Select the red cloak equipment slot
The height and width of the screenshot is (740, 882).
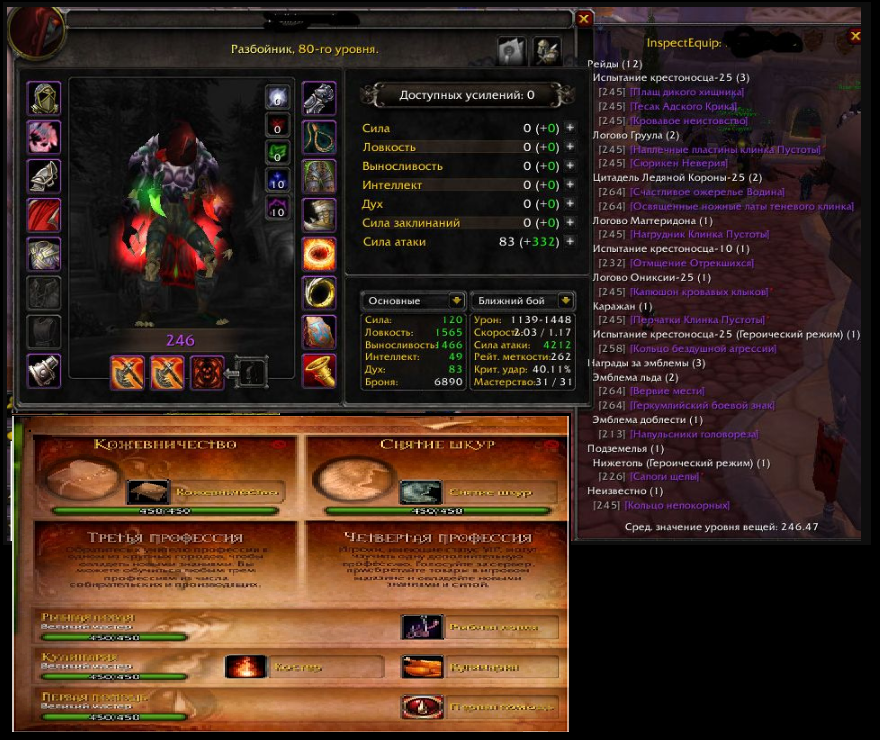tap(45, 215)
